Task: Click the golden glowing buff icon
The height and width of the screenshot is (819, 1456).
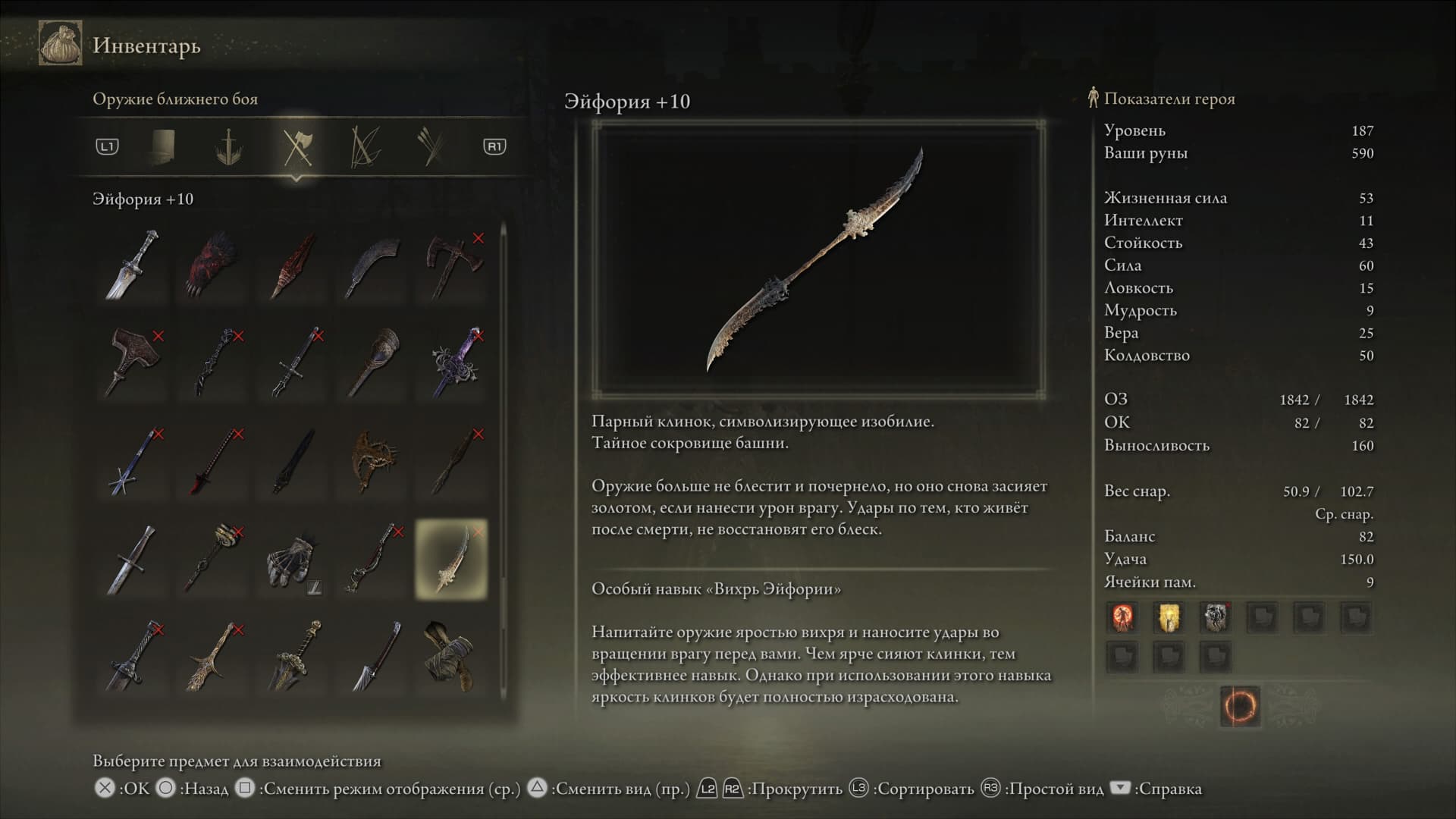Action: click(x=1169, y=617)
